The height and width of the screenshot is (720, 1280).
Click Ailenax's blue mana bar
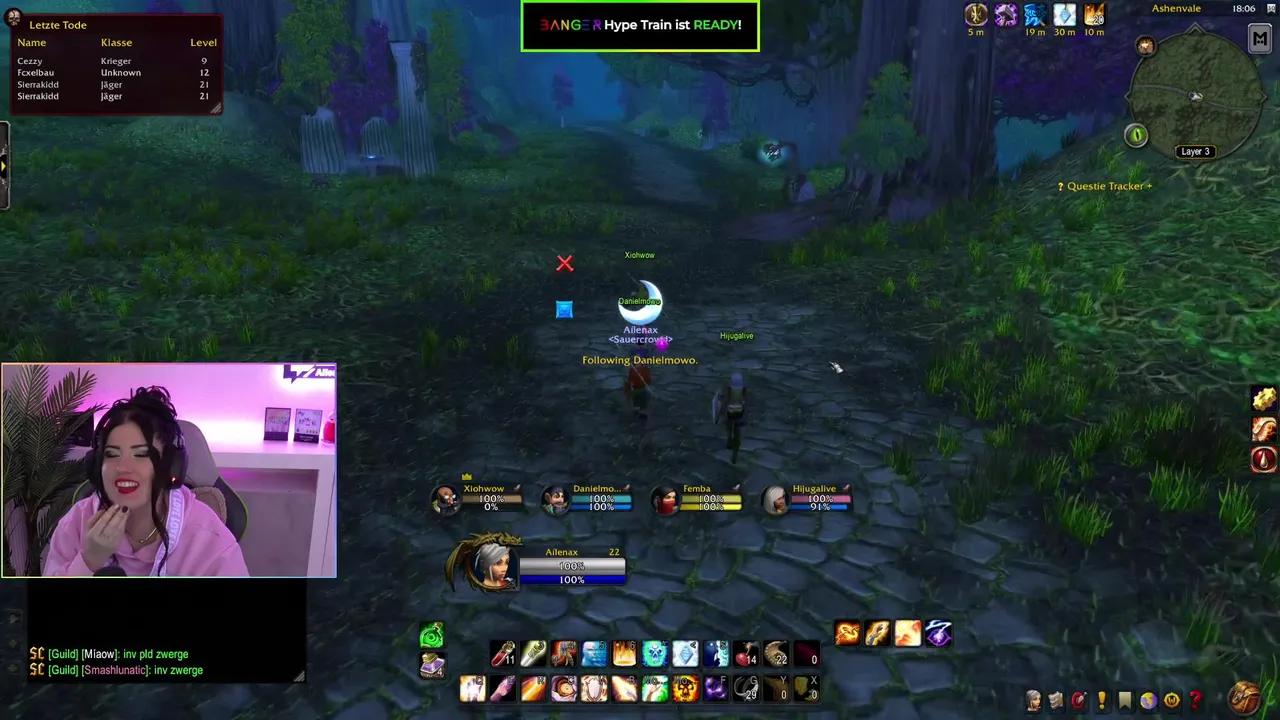coord(571,580)
